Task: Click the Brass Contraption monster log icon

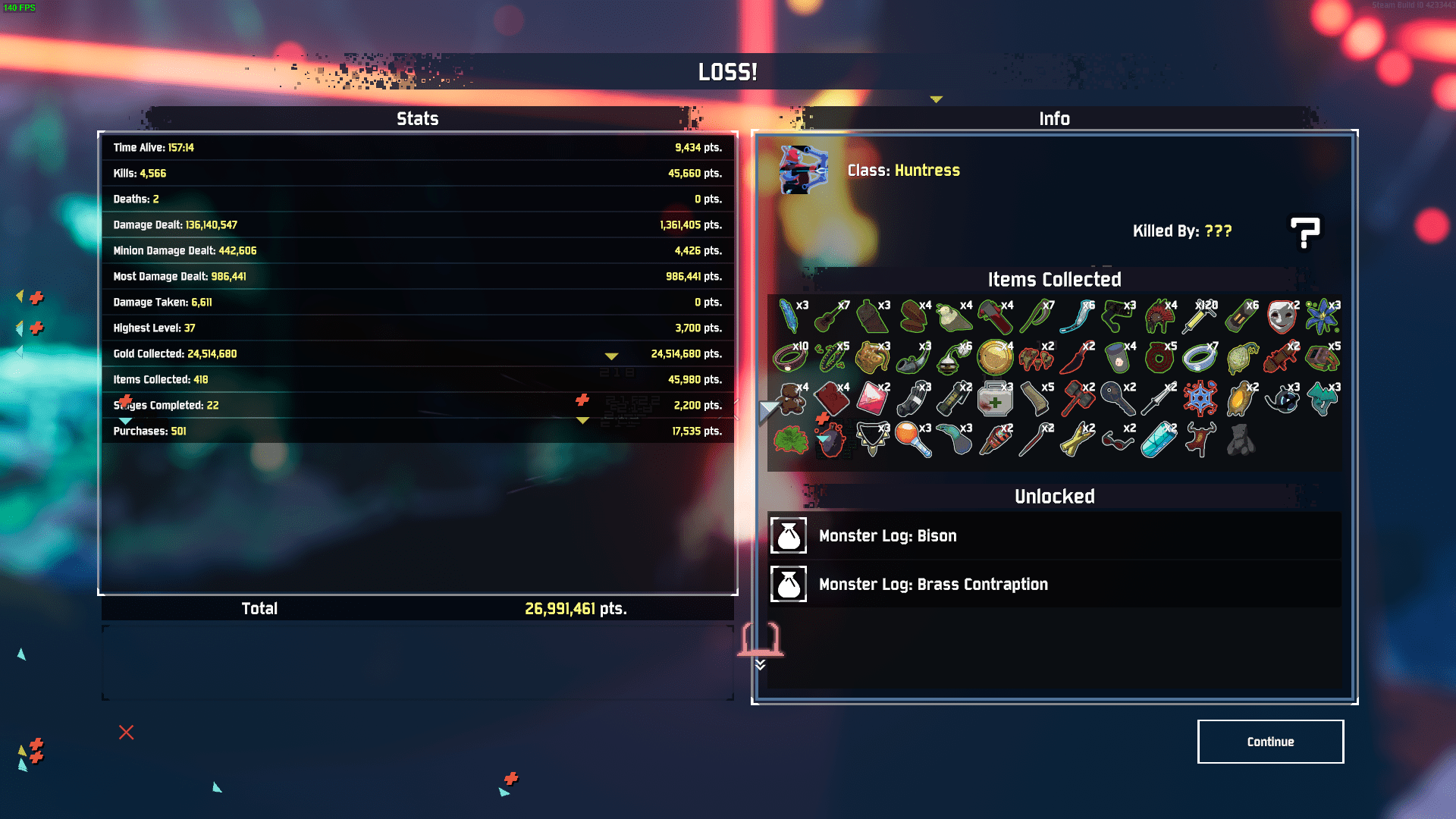Action: pyautogui.click(x=789, y=585)
